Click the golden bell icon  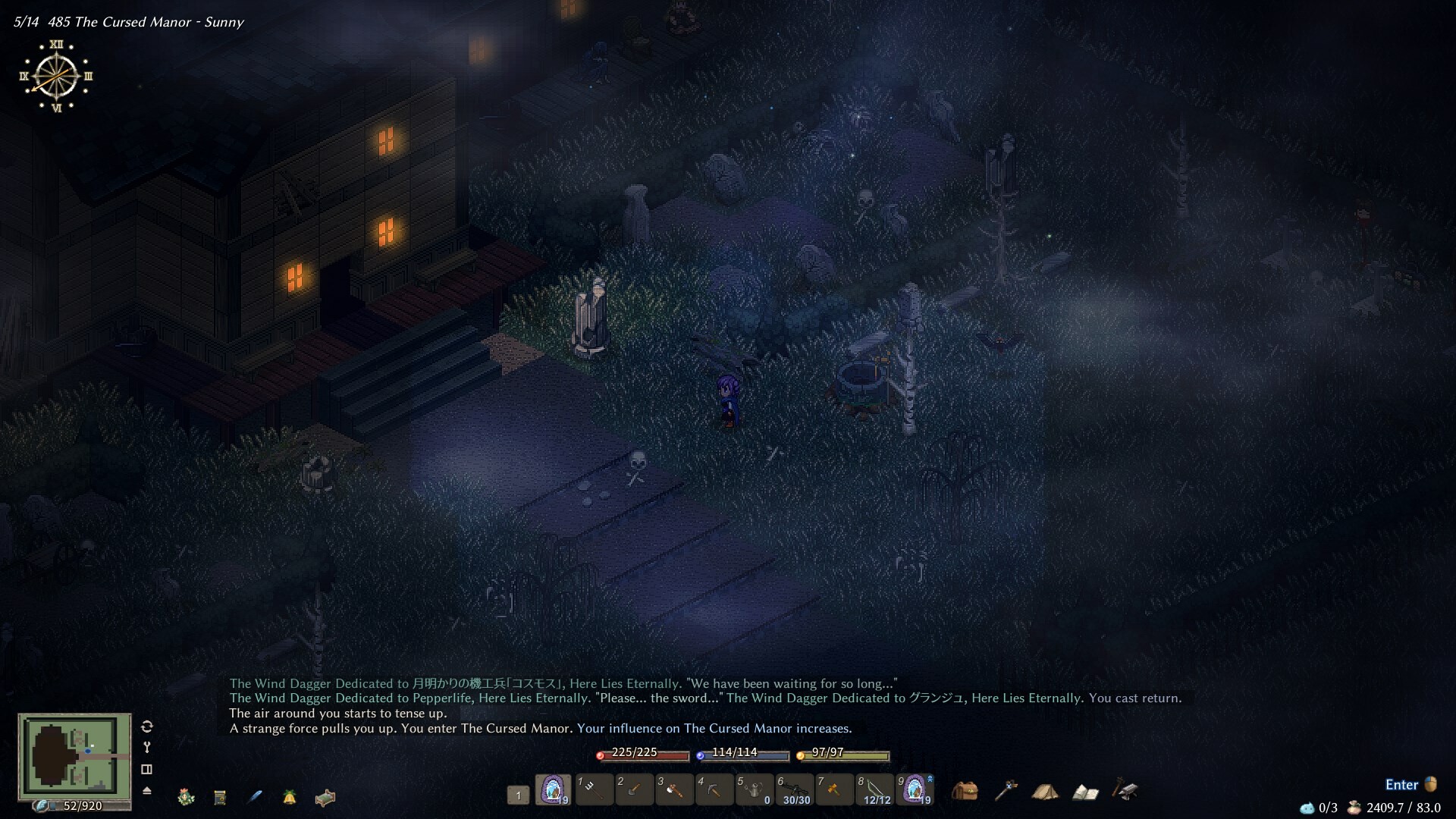[x=290, y=797]
